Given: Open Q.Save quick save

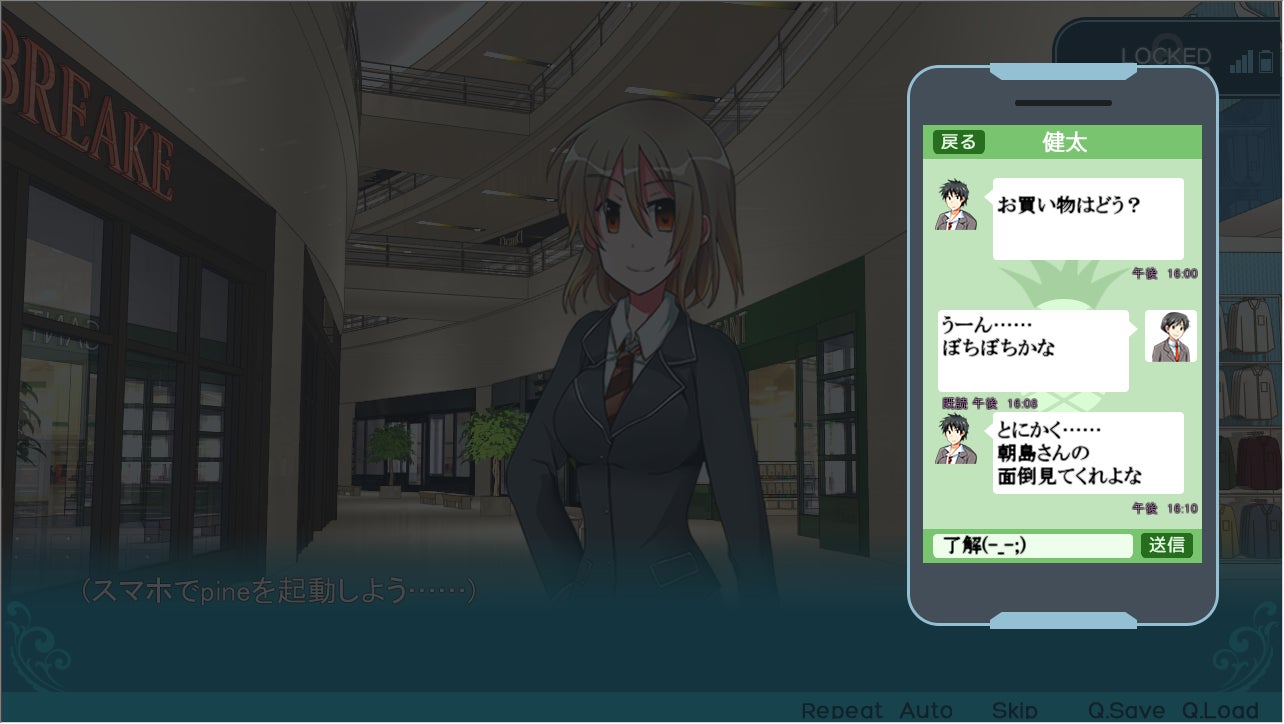Looking at the screenshot, I should [x=1126, y=711].
